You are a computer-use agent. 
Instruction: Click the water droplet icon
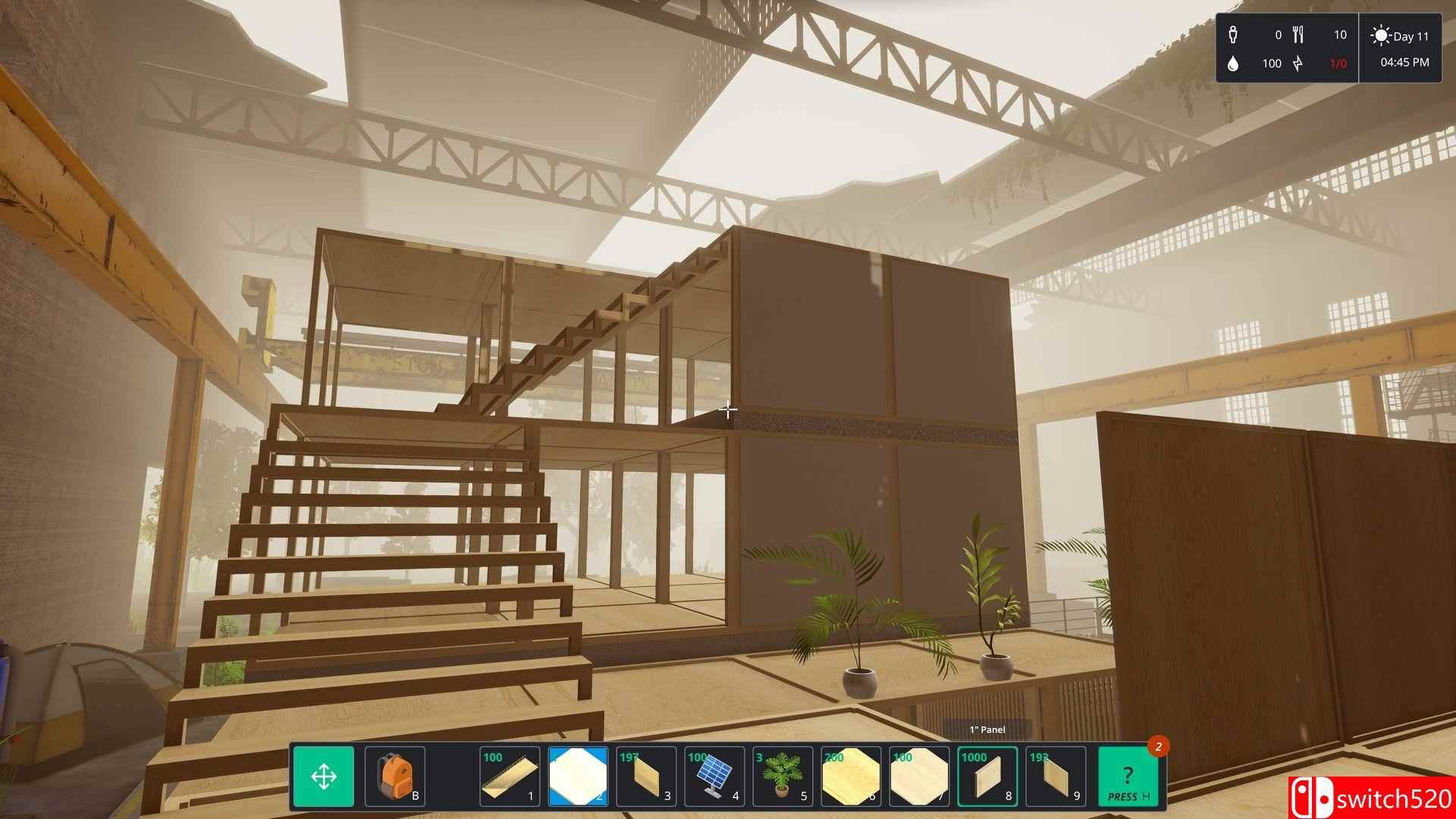[1234, 64]
